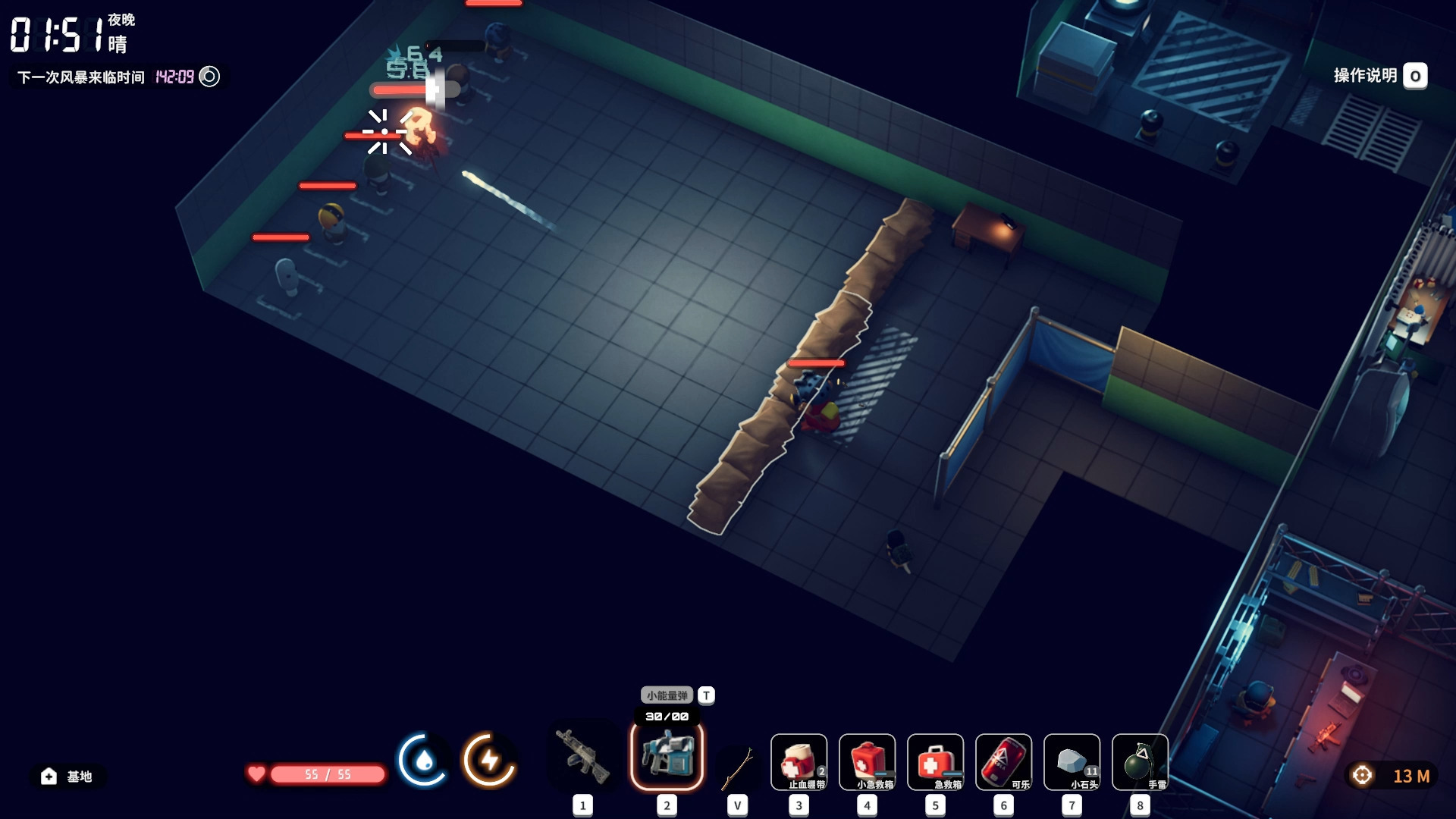Use the 止血绷带 bandage item
This screenshot has height=819, width=1456.
(x=799, y=762)
